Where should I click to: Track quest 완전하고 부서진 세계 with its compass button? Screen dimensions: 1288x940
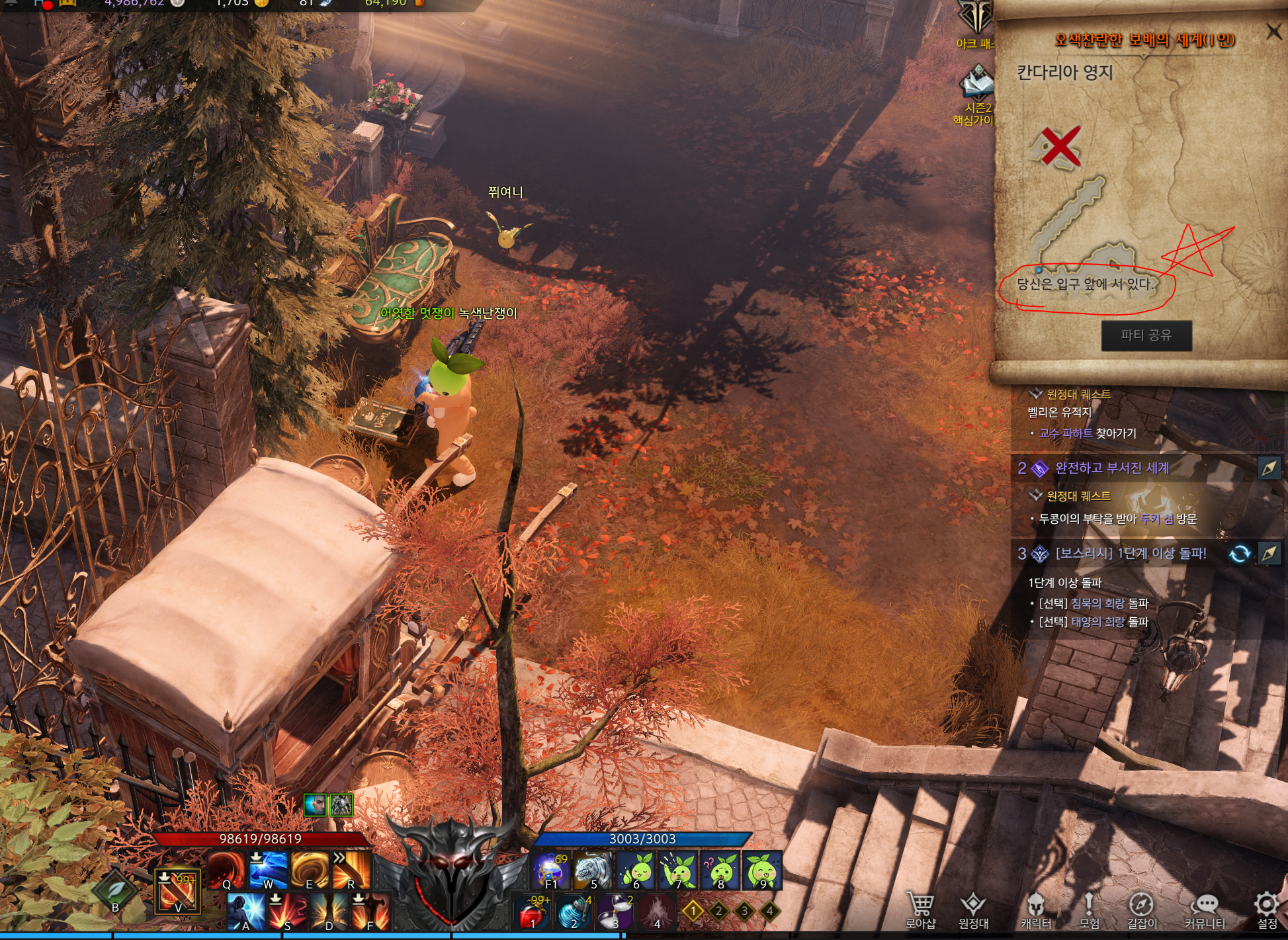1269,468
